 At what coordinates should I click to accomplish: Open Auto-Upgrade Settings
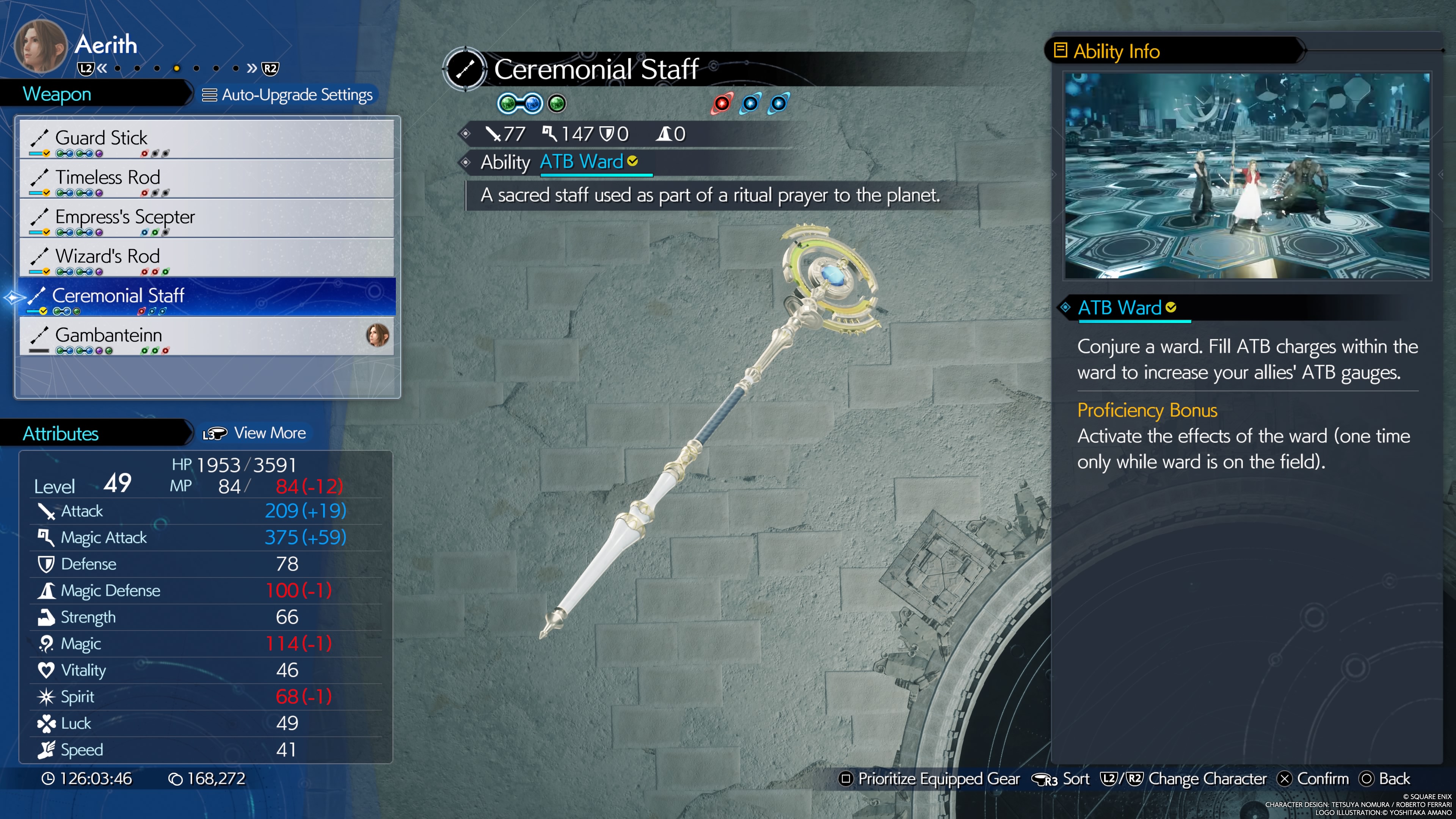(x=288, y=95)
